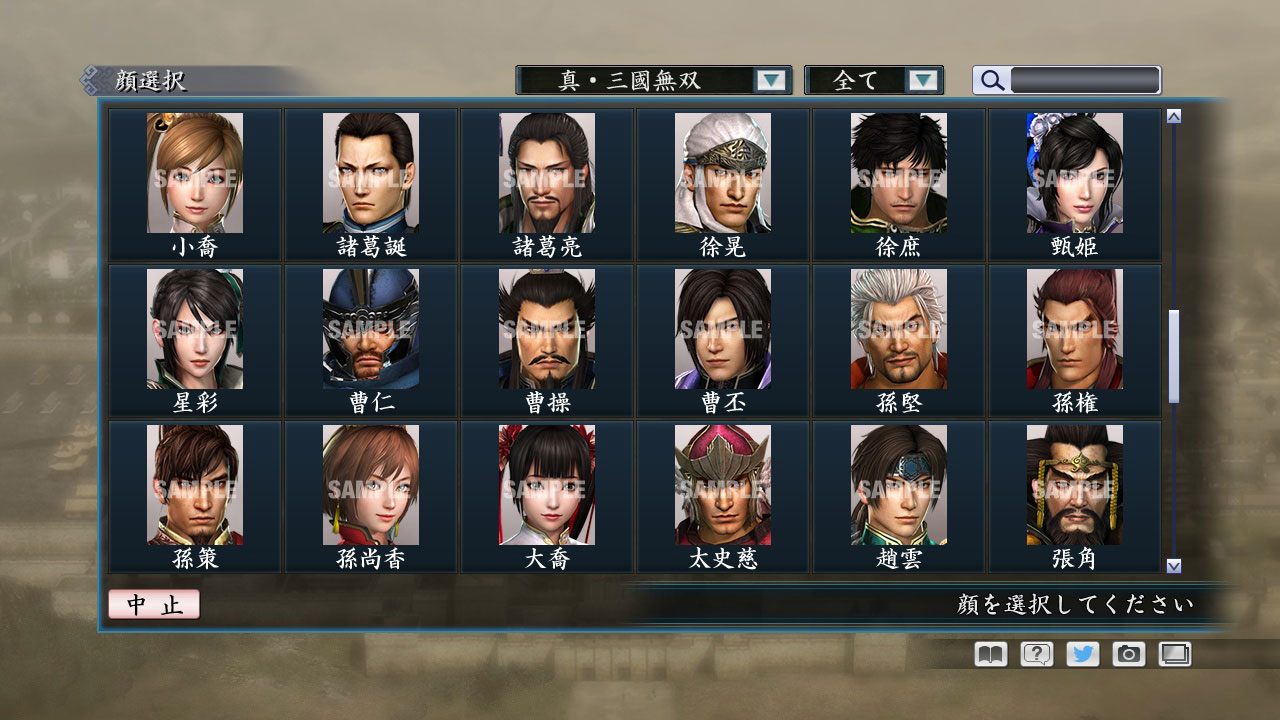
Task: Click the help question mark icon
Action: (x=1035, y=653)
